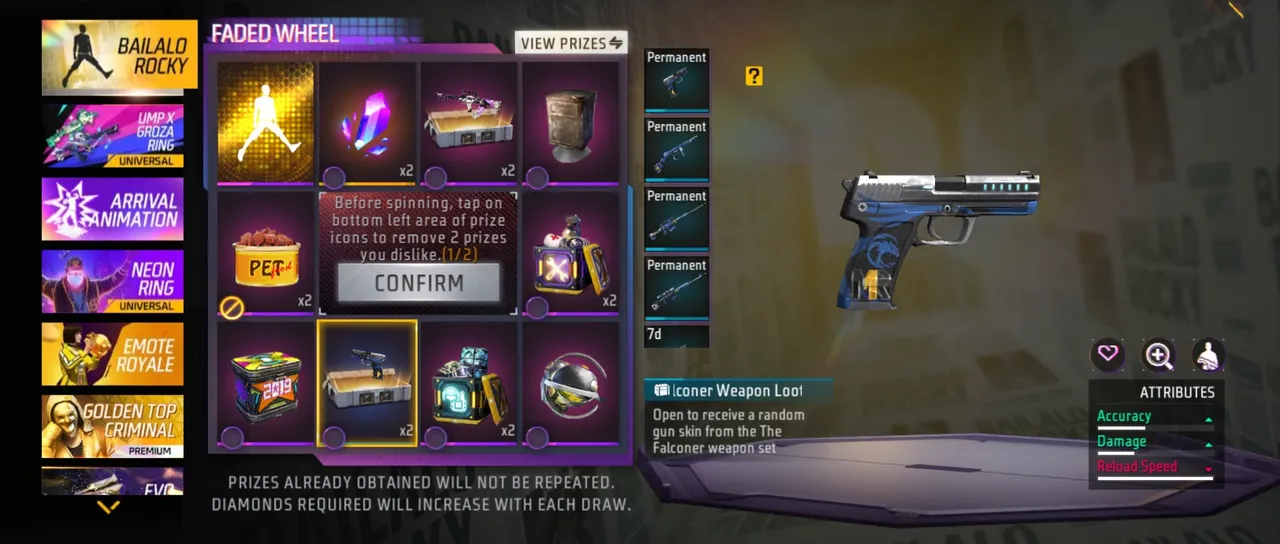Expand more events with the down arrow
Image resolution: width=1280 pixels, height=544 pixels.
108,507
